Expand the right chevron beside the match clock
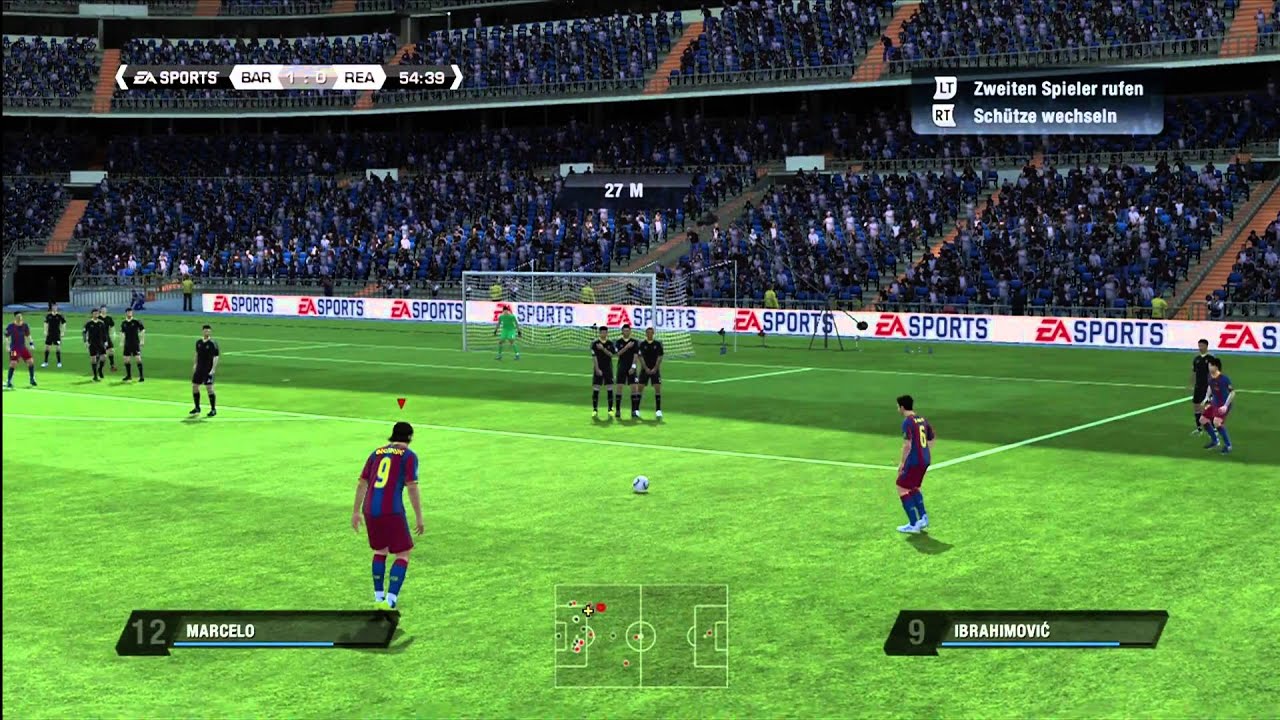The image size is (1280, 720). point(457,76)
